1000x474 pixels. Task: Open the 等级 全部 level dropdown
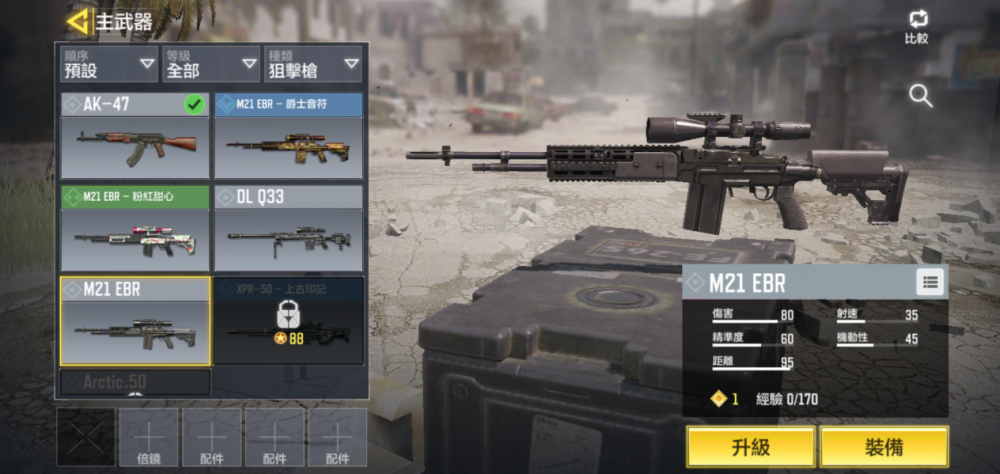coord(211,63)
